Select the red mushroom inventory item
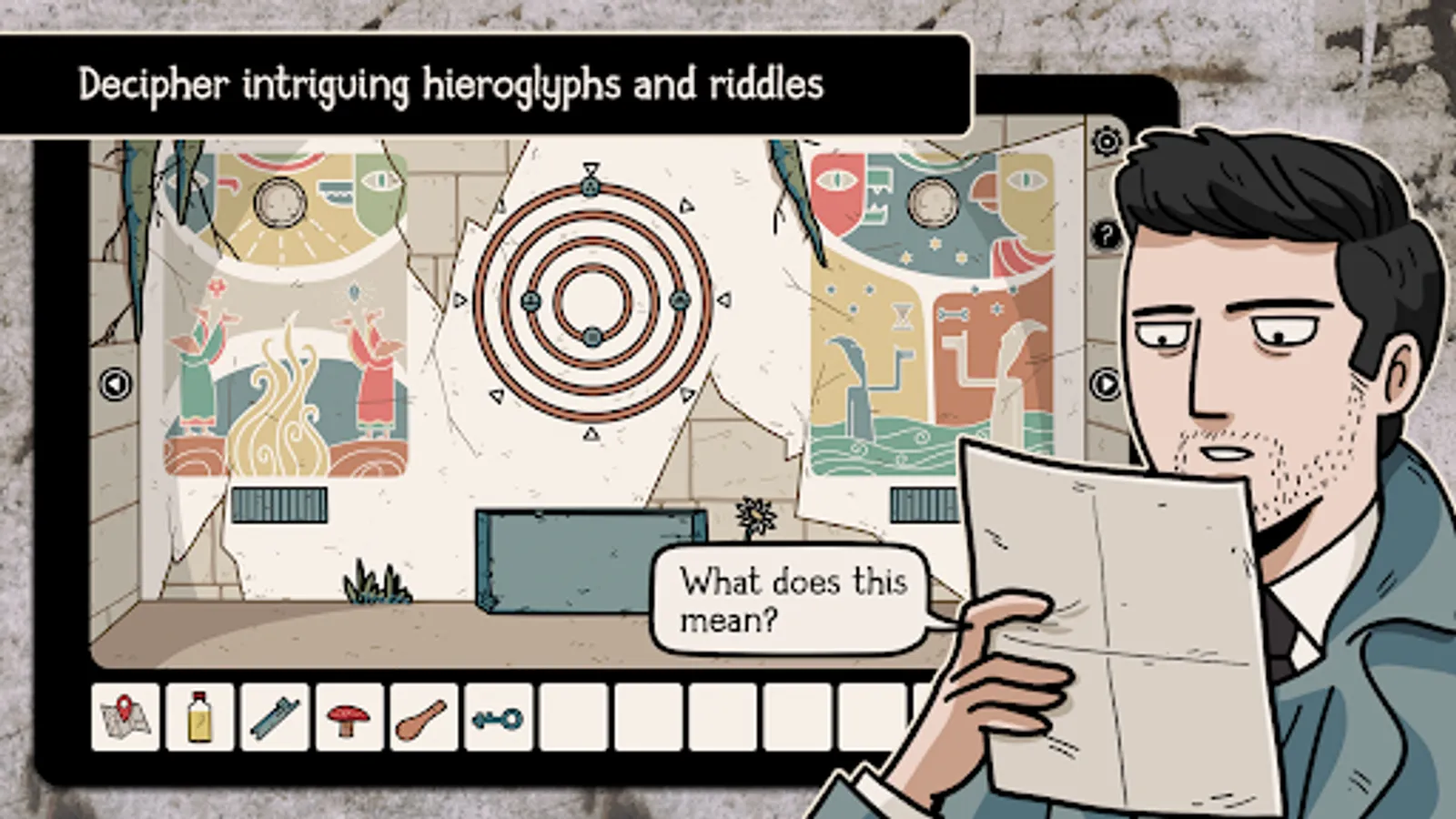Image resolution: width=1456 pixels, height=819 pixels. point(349,721)
